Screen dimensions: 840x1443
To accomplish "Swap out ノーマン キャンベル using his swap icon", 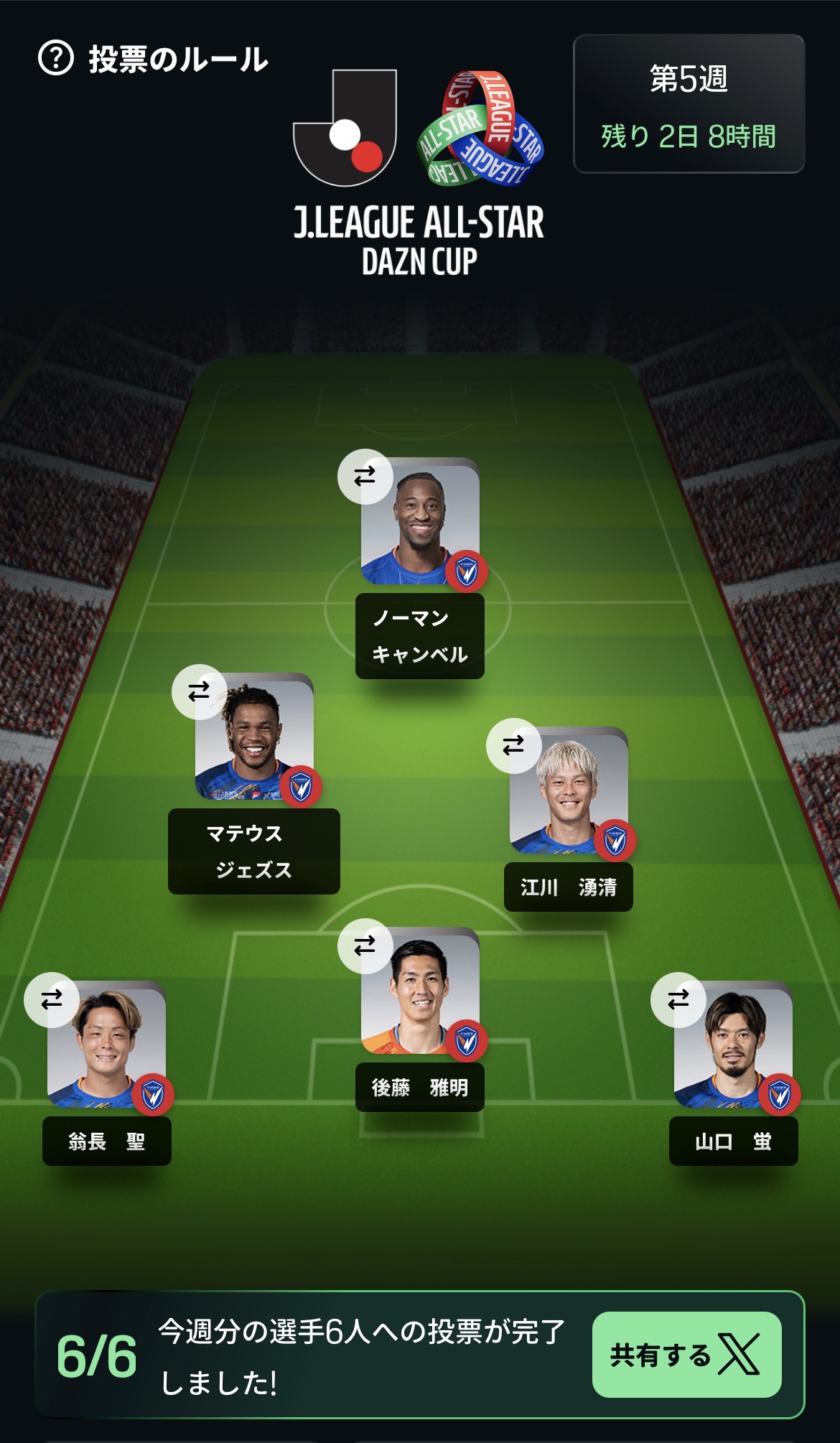I will coord(365,476).
